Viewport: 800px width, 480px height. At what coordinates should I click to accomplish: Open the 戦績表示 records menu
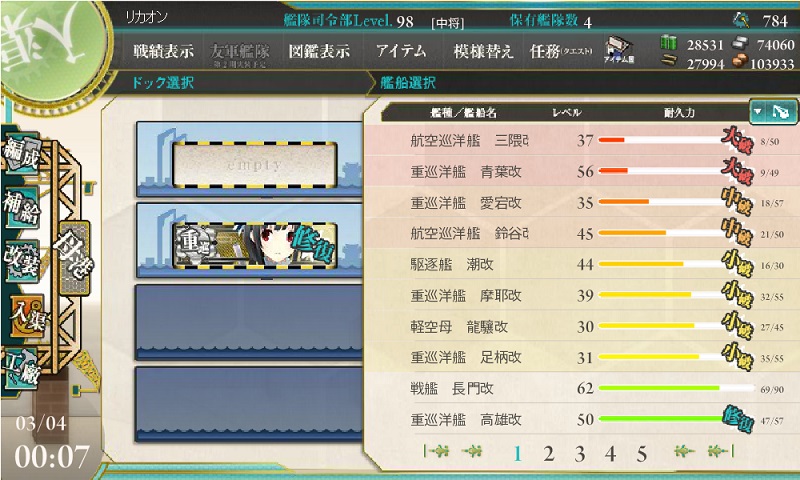point(164,52)
